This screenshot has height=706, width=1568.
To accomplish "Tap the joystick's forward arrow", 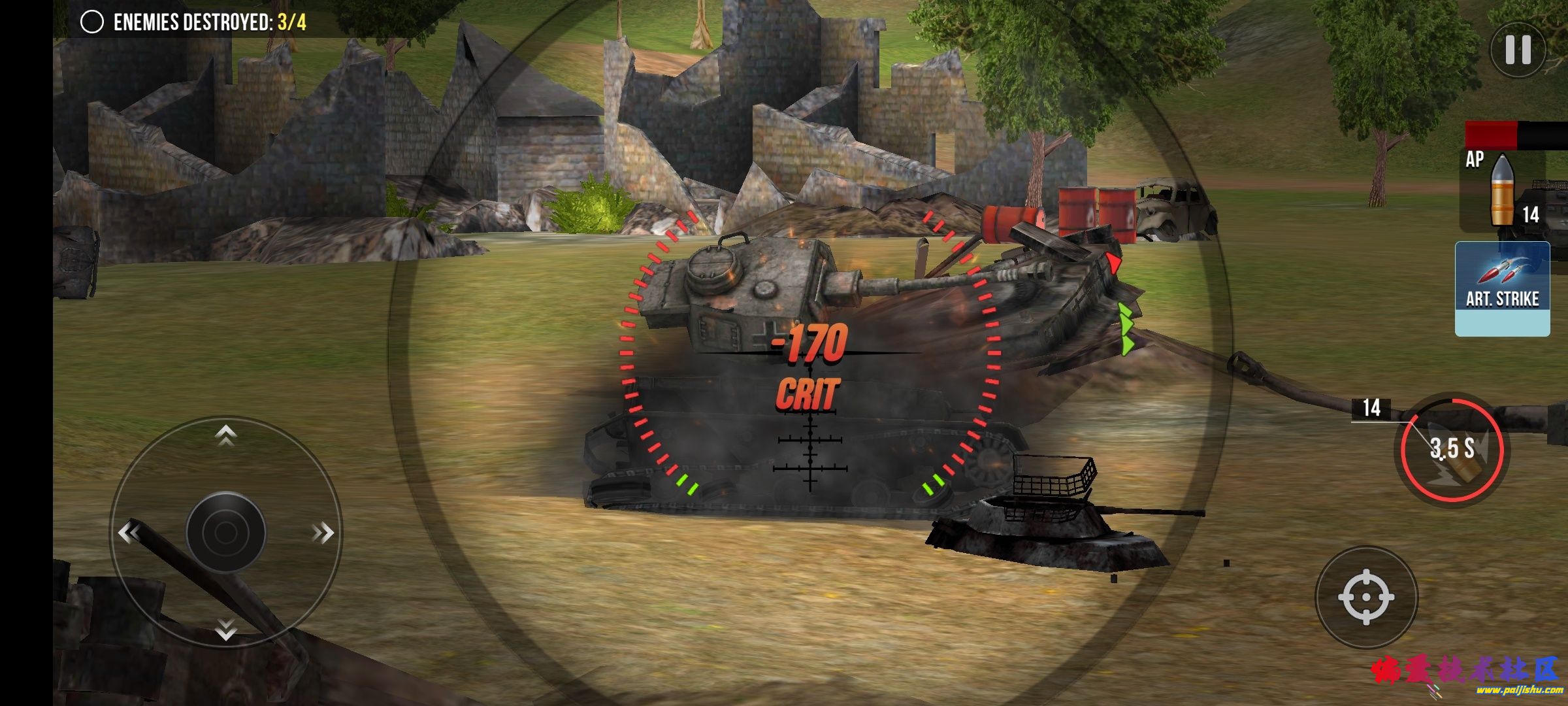I will pos(226,435).
